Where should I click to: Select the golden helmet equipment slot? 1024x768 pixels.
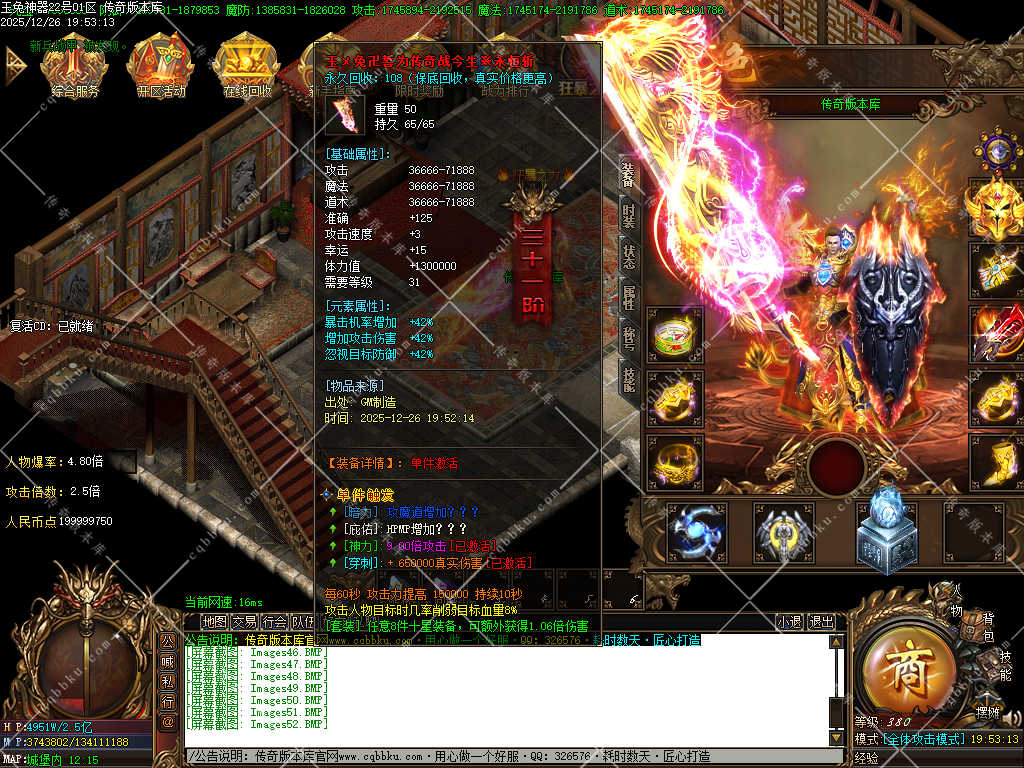(996, 207)
